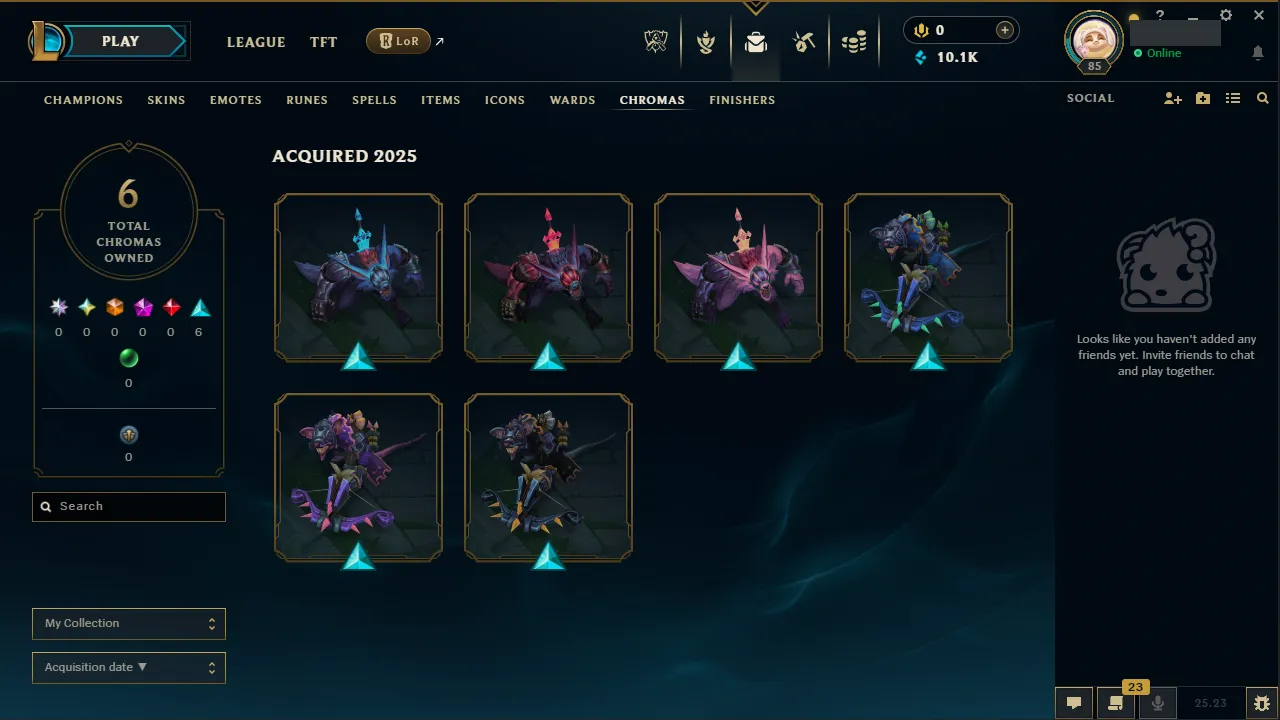Toggle the microphone mute icon
This screenshot has height=720, width=1280.
click(1157, 703)
